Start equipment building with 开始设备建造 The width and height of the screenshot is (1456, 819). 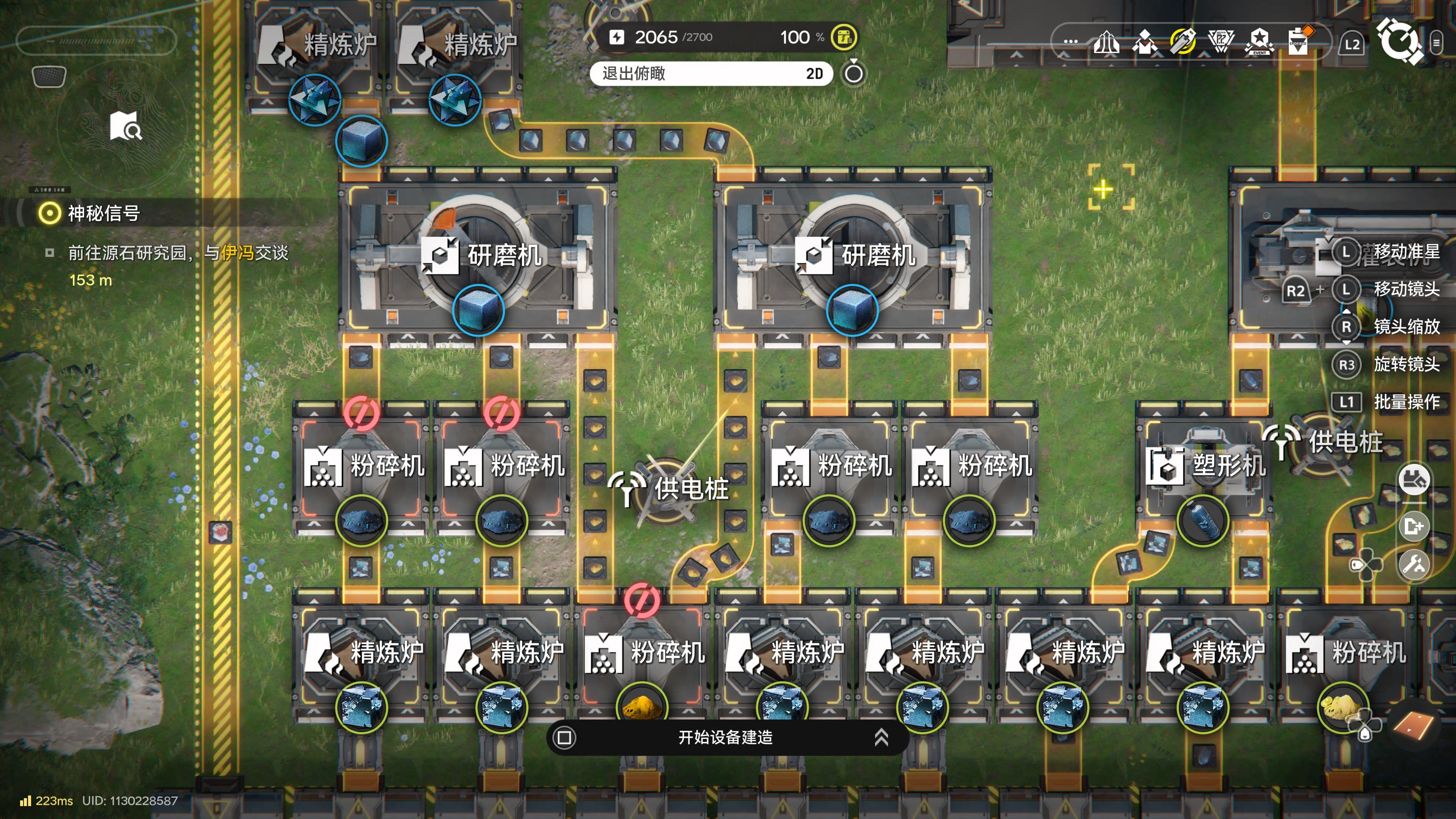[725, 737]
